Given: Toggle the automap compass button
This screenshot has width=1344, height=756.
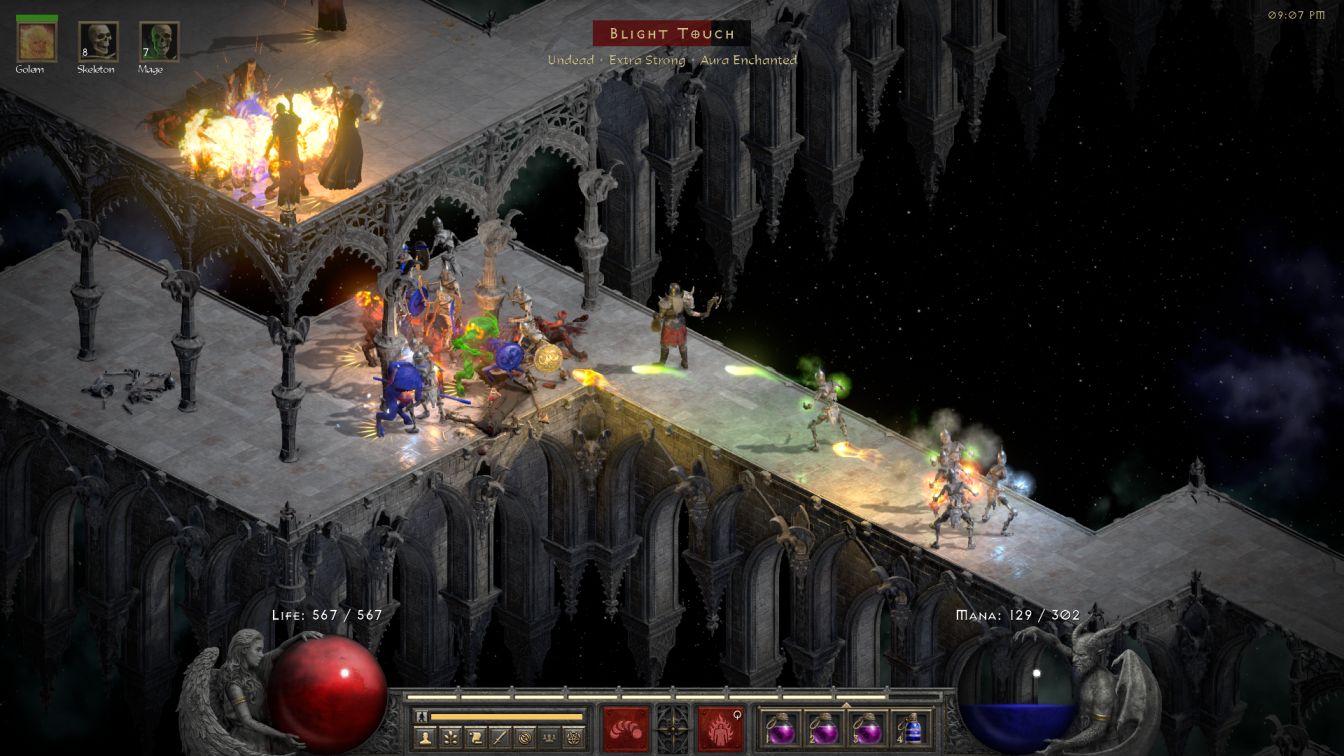Looking at the screenshot, I should tap(523, 738).
